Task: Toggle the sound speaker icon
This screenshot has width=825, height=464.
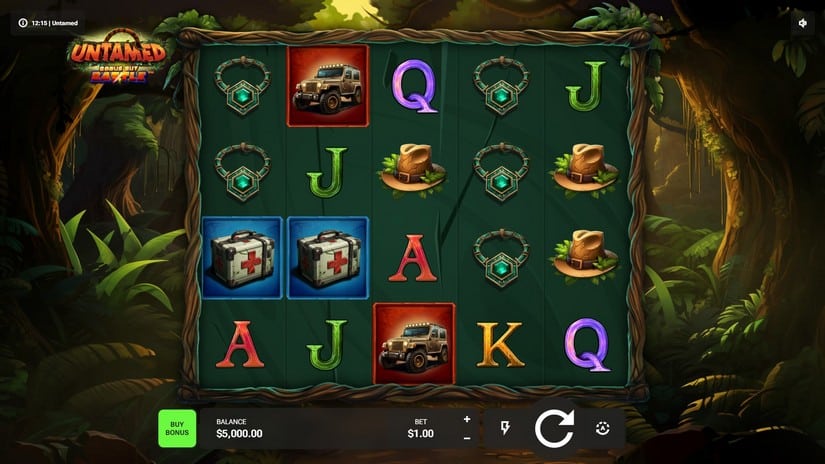Action: pyautogui.click(x=802, y=22)
